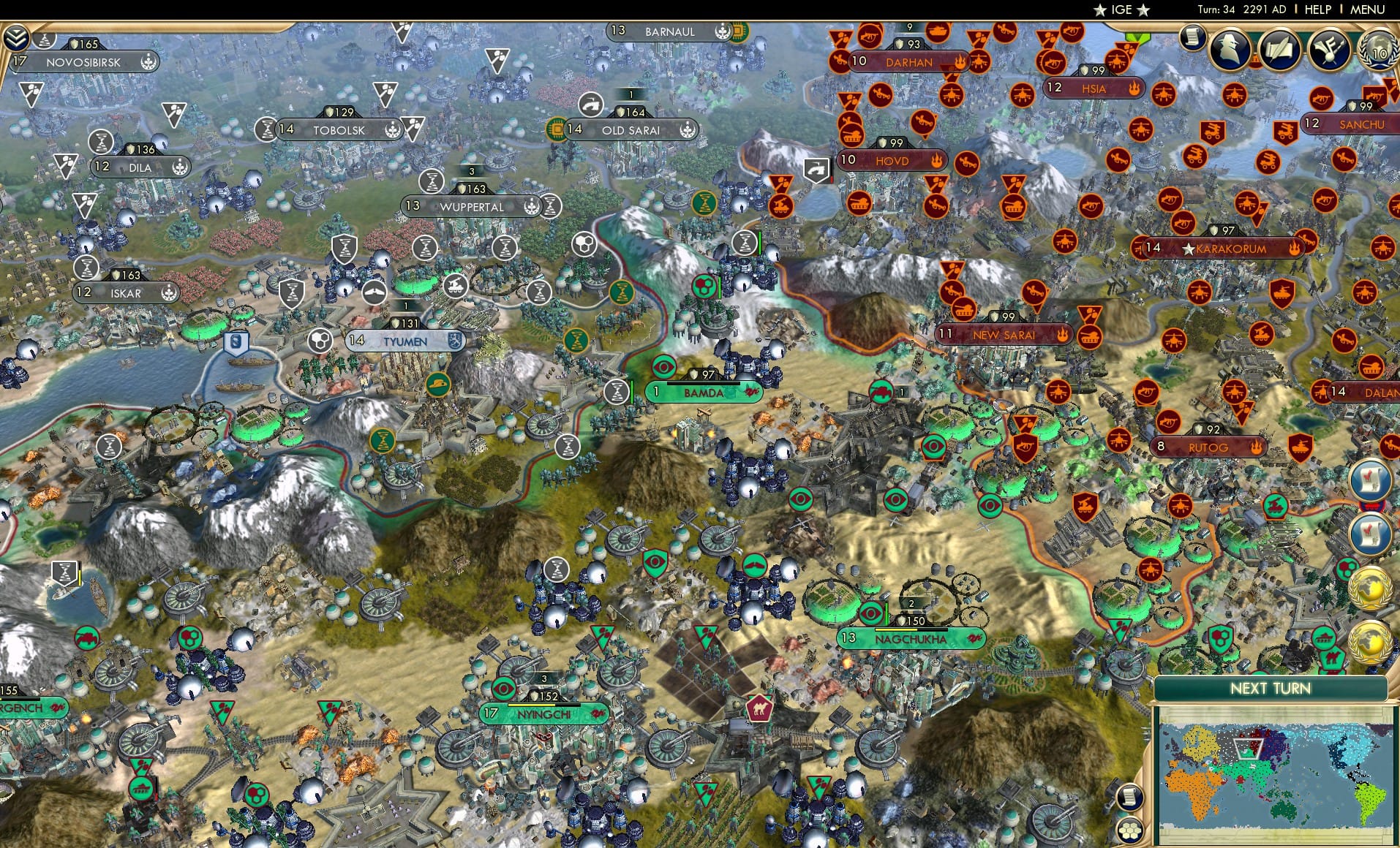The width and height of the screenshot is (1400, 848).
Task: Open the Cultural overview winged icon
Action: (1330, 50)
